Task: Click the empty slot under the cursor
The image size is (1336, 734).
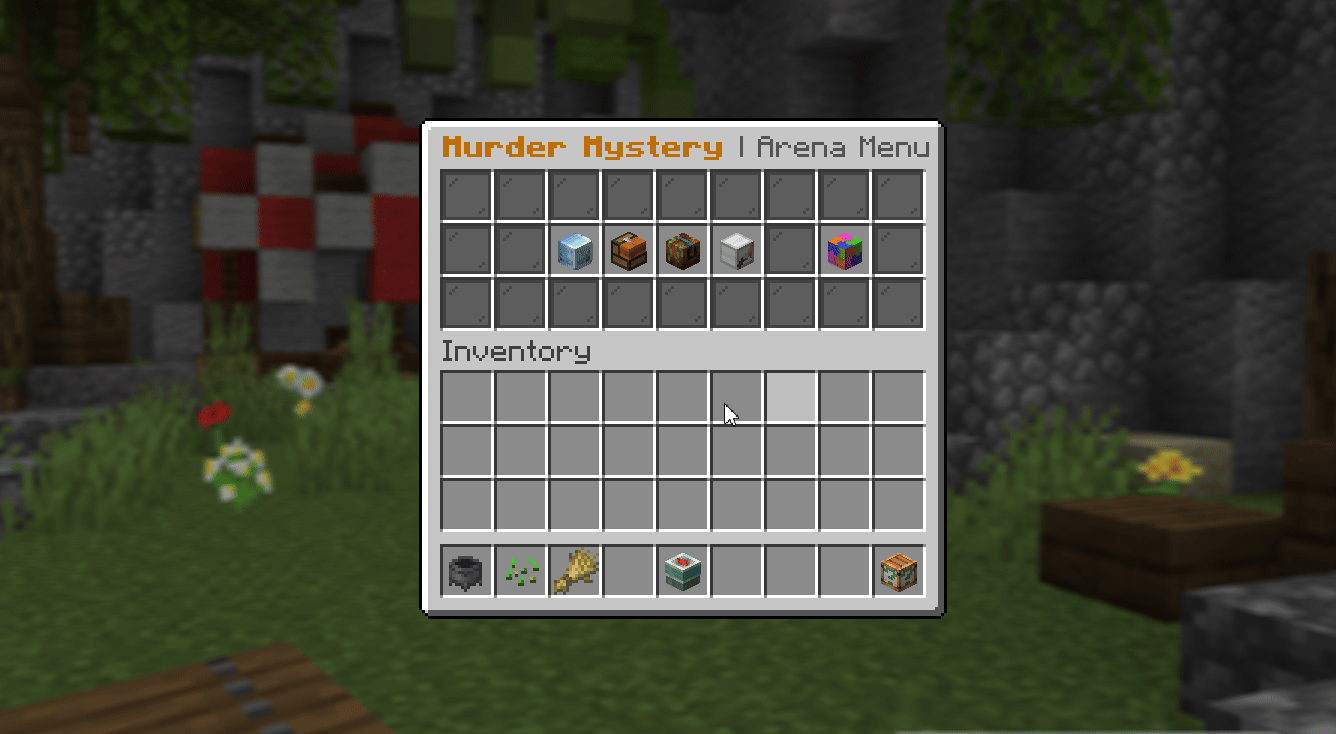Action: pyautogui.click(x=736, y=397)
